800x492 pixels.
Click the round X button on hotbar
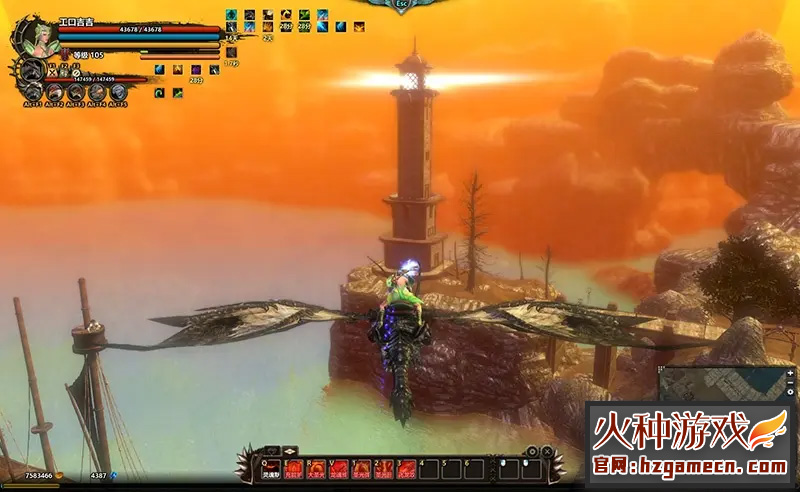pos(548,451)
